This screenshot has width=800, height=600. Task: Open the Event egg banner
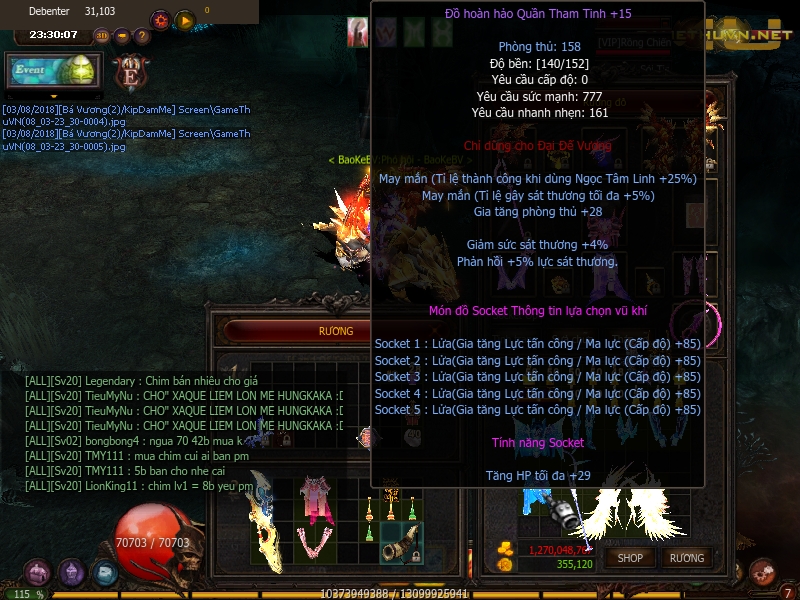click(x=53, y=72)
